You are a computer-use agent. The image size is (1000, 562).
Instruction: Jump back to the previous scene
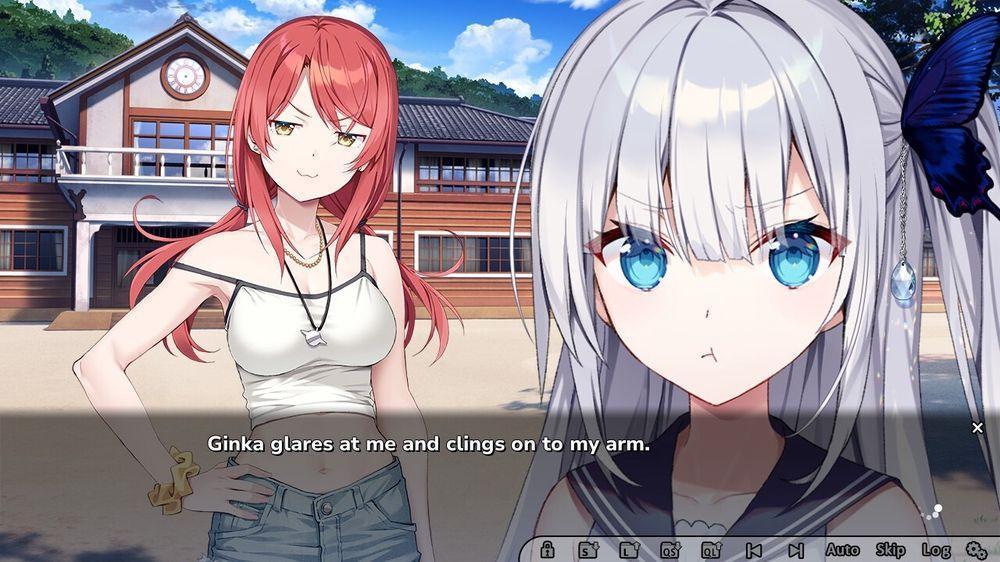click(x=754, y=549)
